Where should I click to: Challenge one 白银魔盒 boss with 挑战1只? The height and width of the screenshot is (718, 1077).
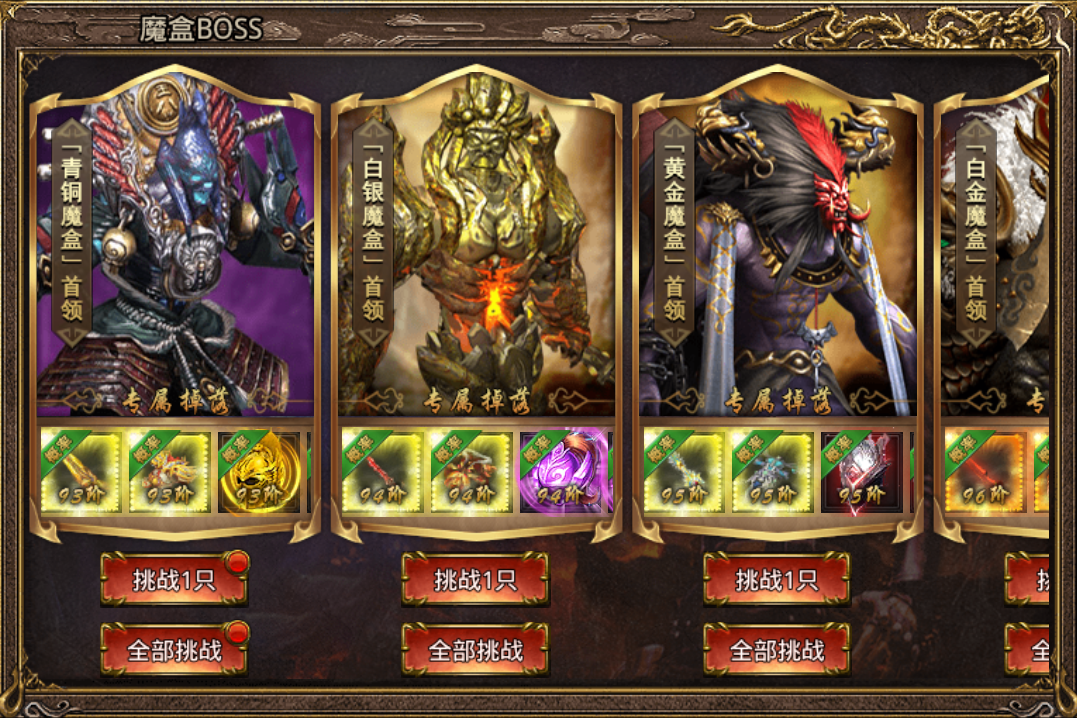[475, 580]
